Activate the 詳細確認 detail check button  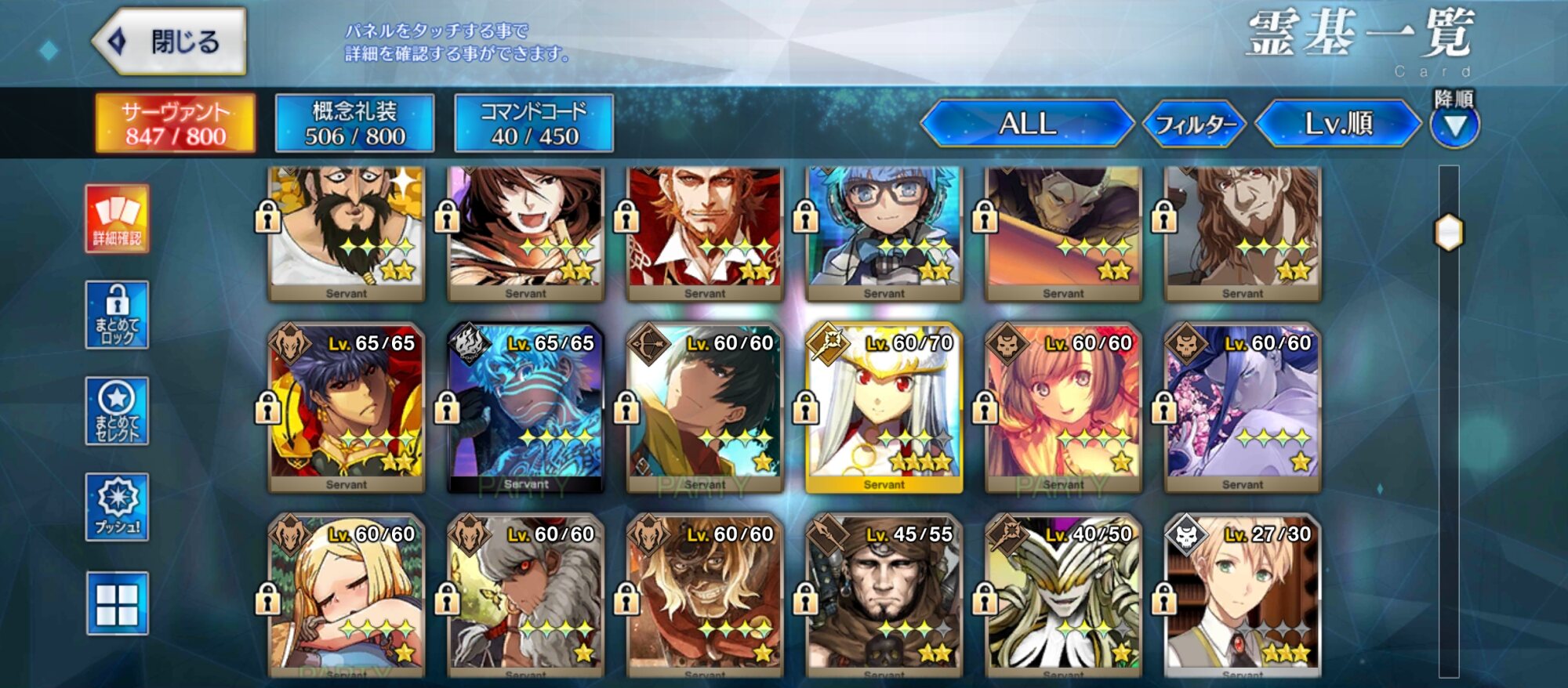tap(117, 219)
